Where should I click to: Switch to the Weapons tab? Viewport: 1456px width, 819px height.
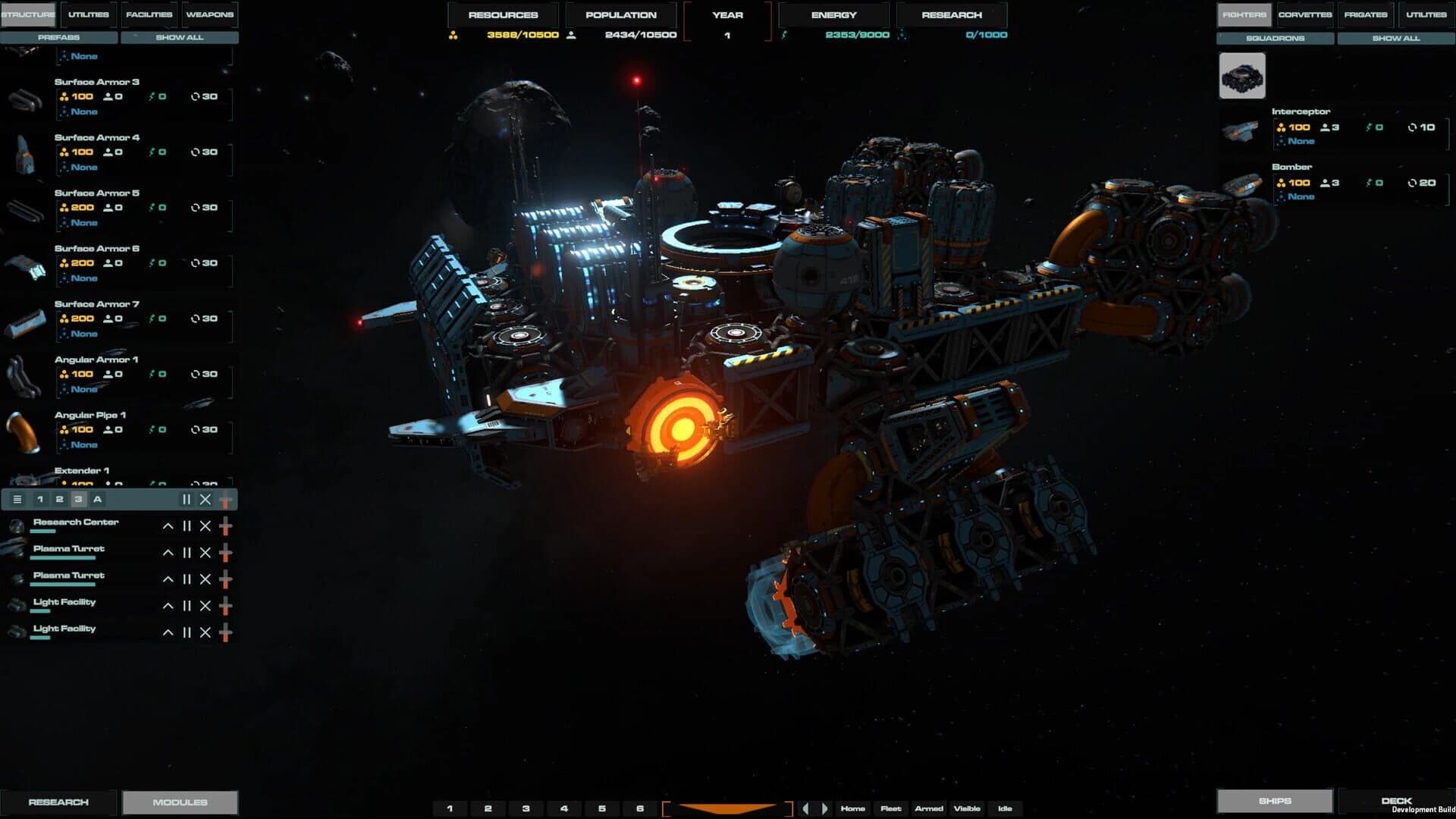point(210,14)
